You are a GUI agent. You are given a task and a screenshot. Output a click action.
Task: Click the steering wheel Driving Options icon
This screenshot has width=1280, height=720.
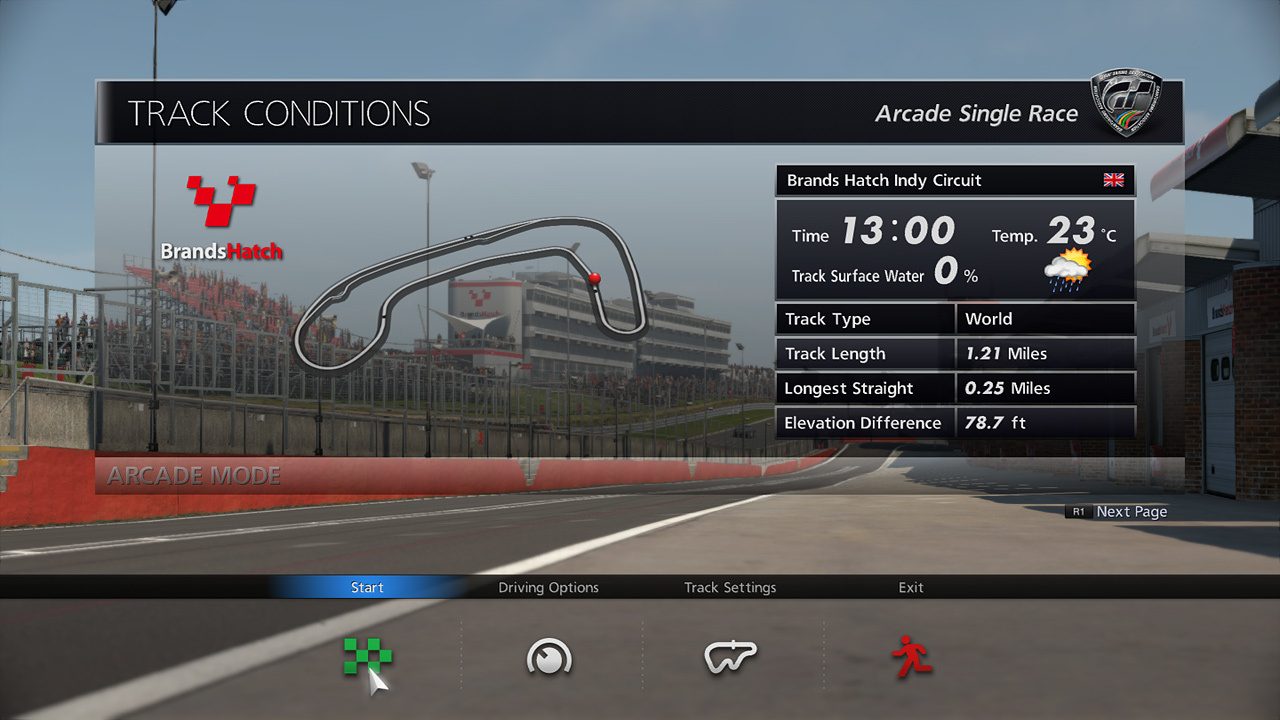[x=548, y=655]
